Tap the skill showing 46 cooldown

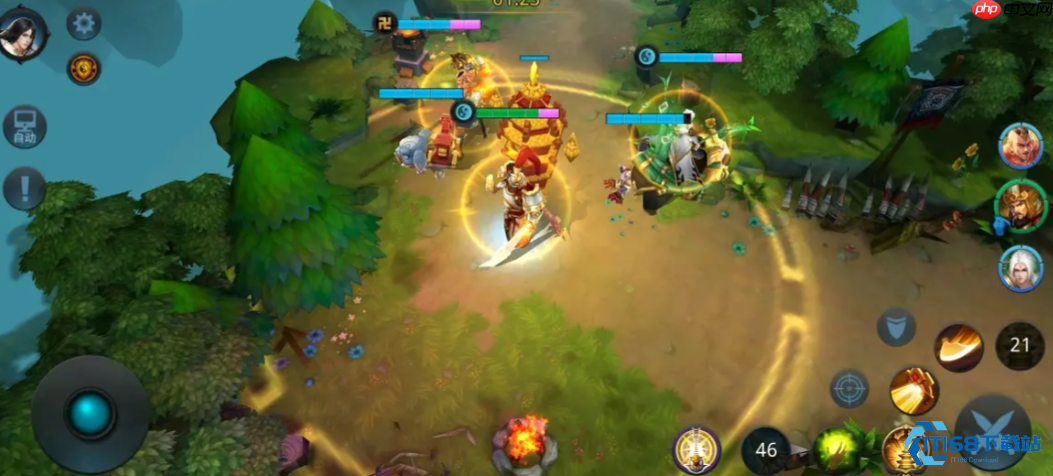[766, 449]
